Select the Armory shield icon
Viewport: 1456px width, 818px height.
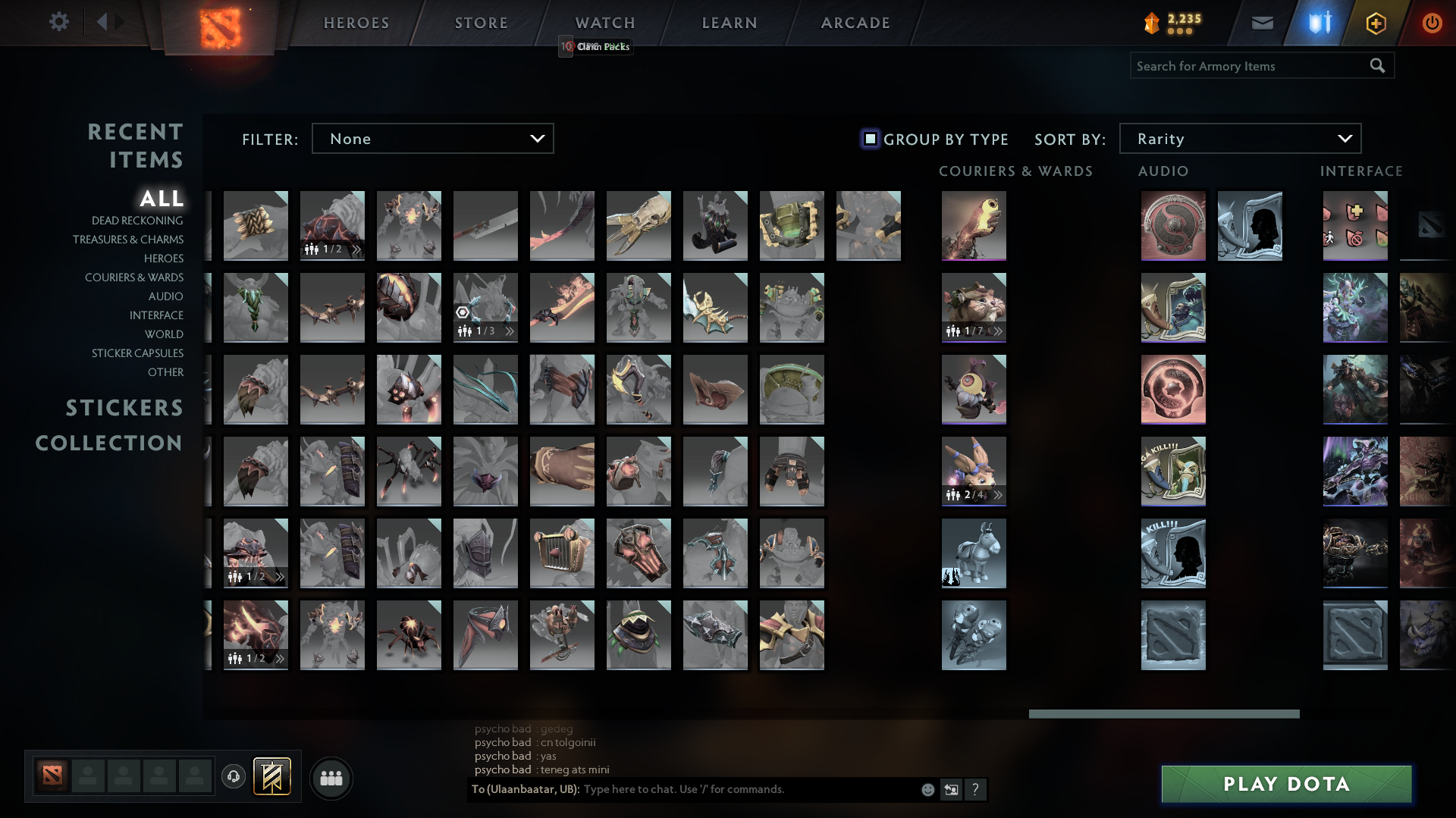pos(1318,22)
